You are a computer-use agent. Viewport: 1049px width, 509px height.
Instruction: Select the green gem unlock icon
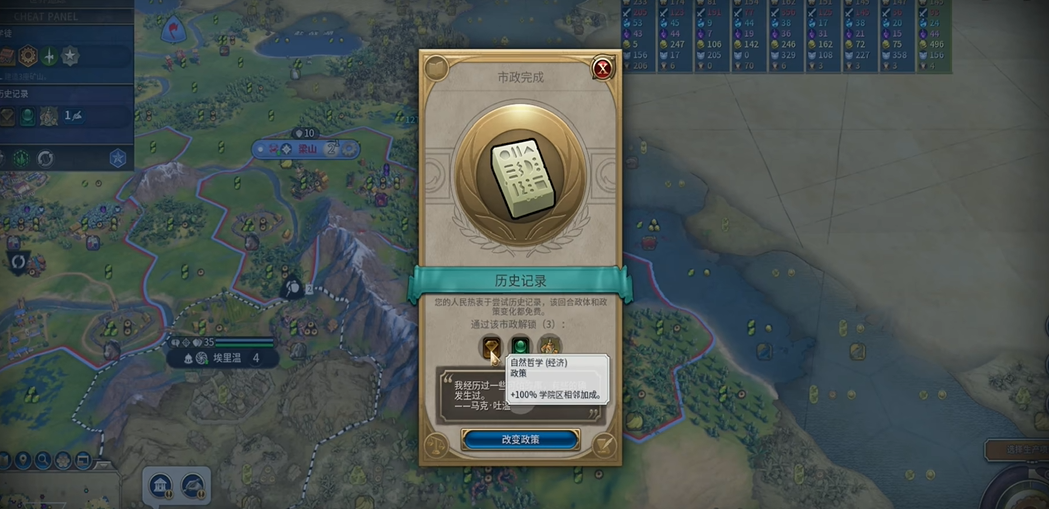(520, 348)
